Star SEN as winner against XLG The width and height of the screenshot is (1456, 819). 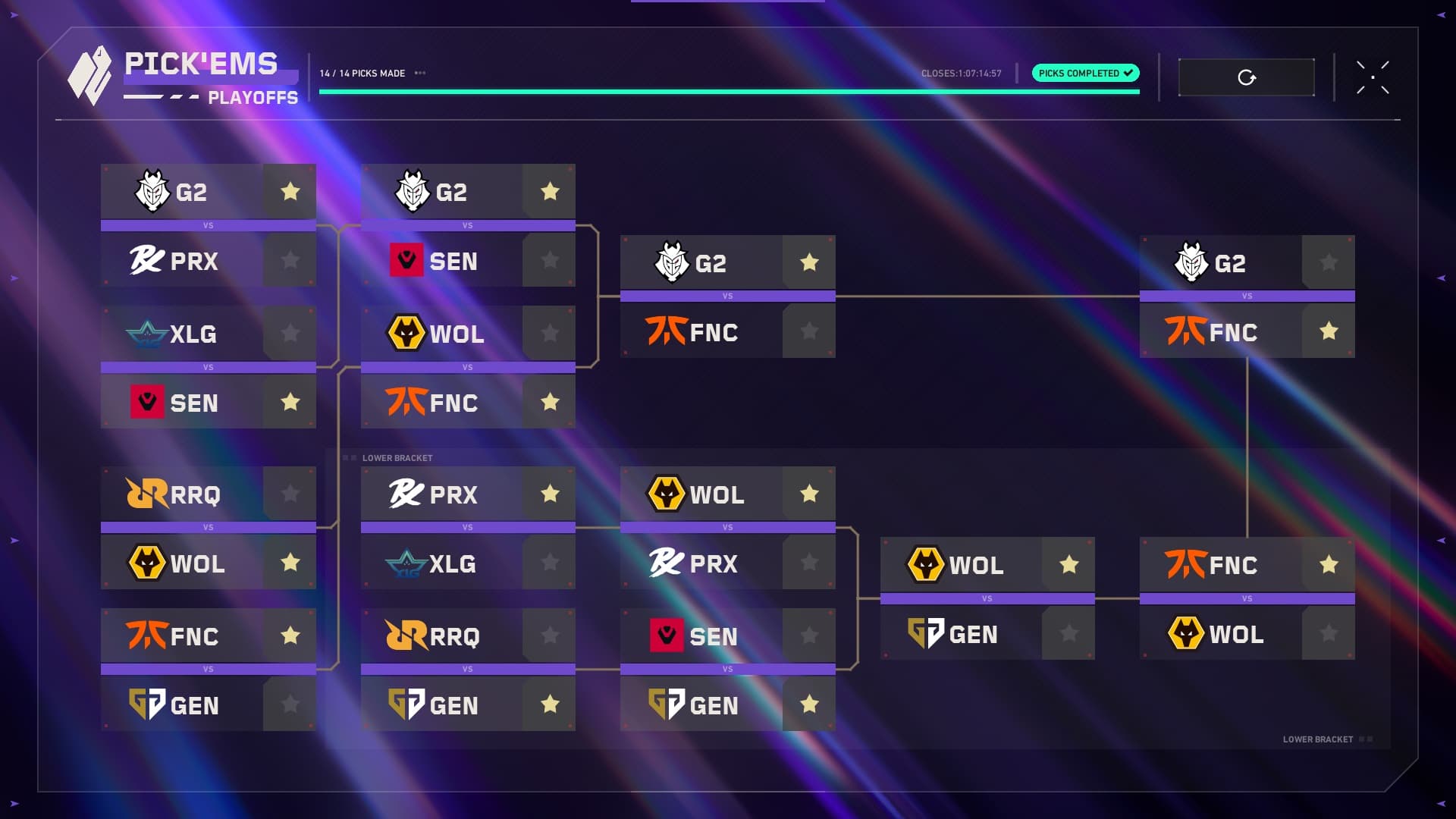(x=290, y=402)
